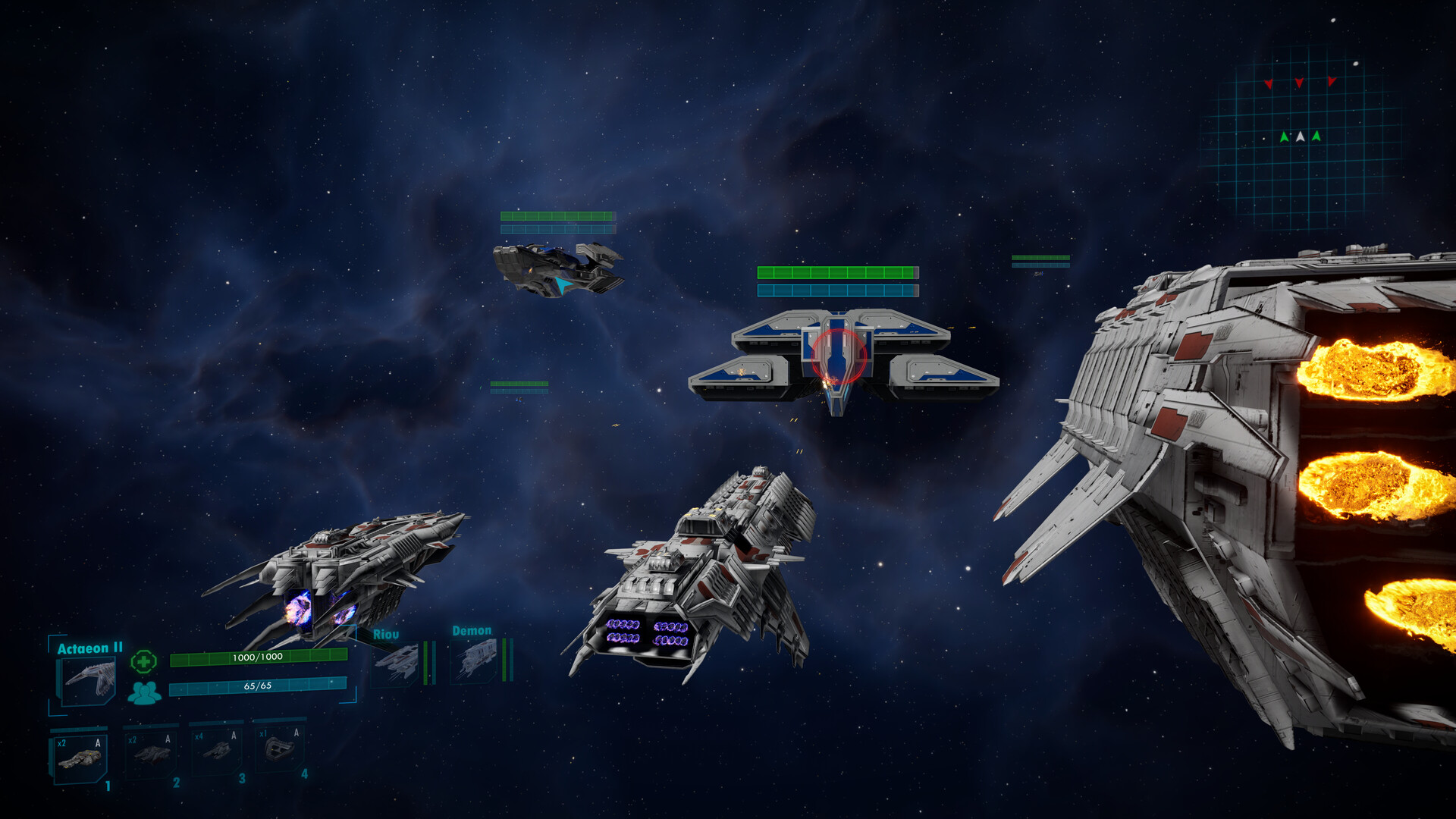
Task: Toggle the A indicator on squadron slot 3
Action: [x=233, y=736]
